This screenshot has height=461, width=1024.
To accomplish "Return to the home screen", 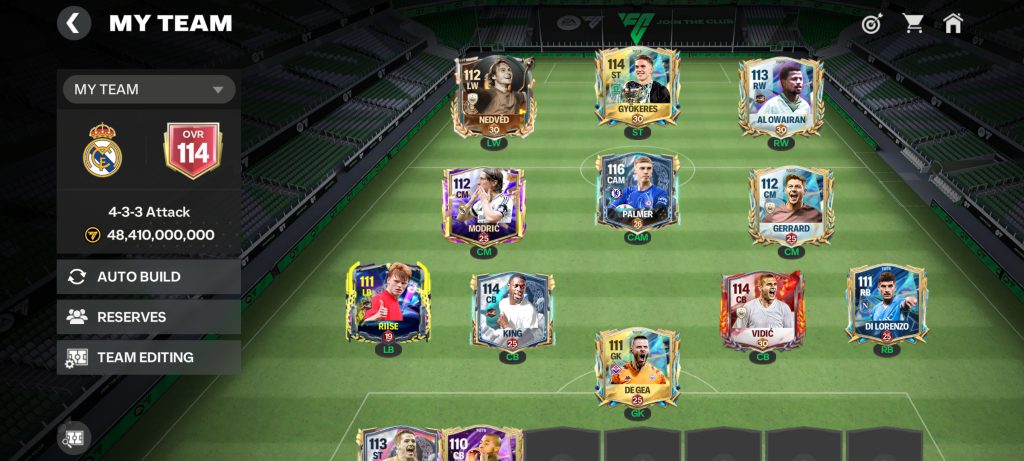I will point(953,23).
